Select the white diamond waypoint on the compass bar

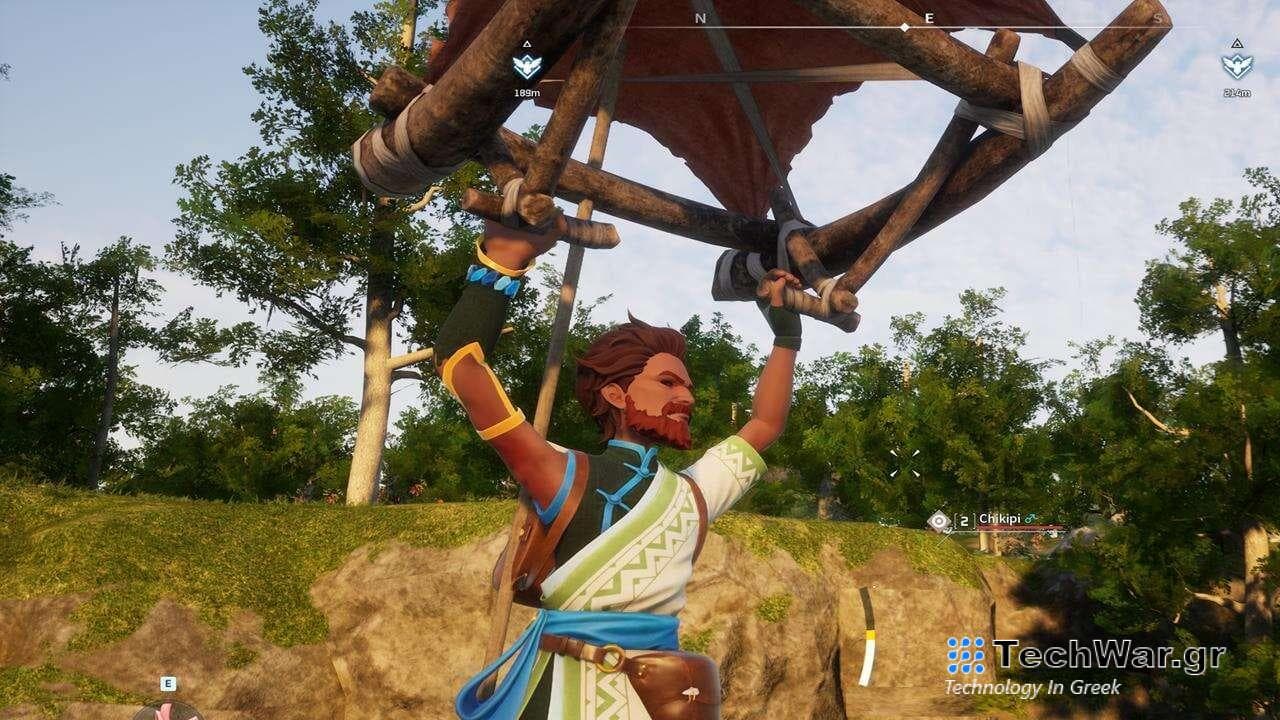(906, 29)
